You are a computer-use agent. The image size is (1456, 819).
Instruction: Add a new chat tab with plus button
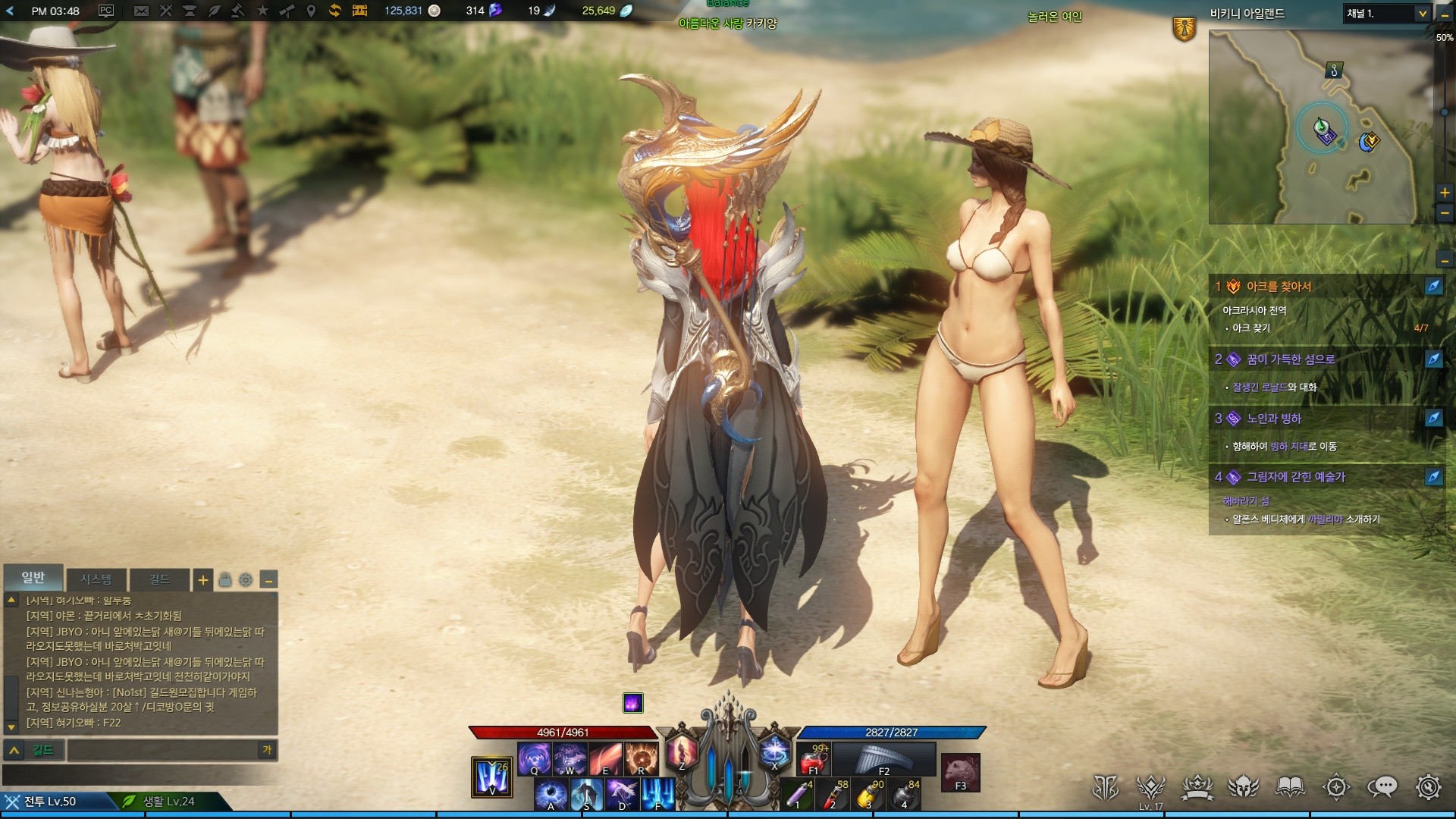(202, 580)
